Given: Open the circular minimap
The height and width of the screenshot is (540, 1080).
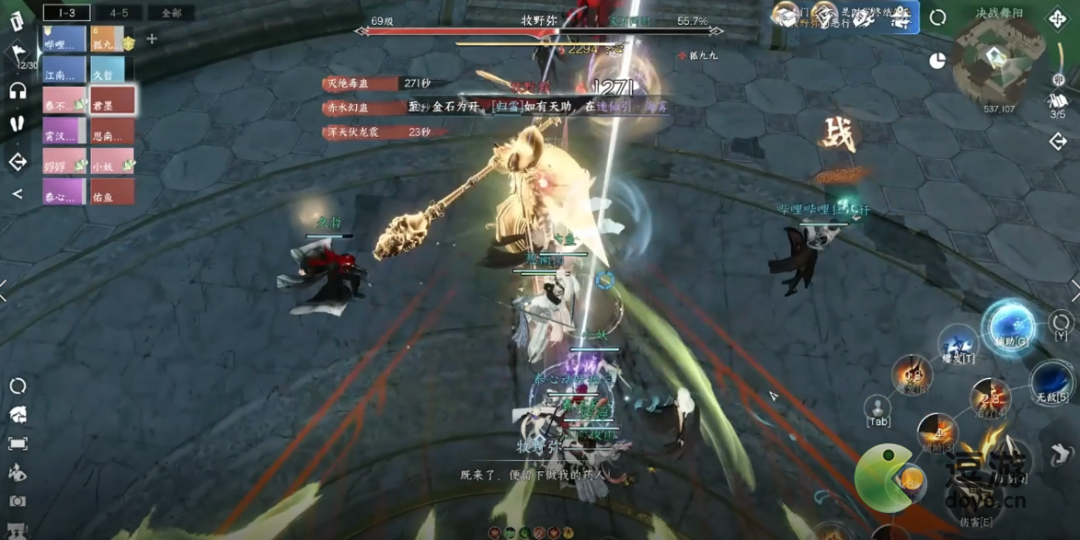Looking at the screenshot, I should pos(997,60).
